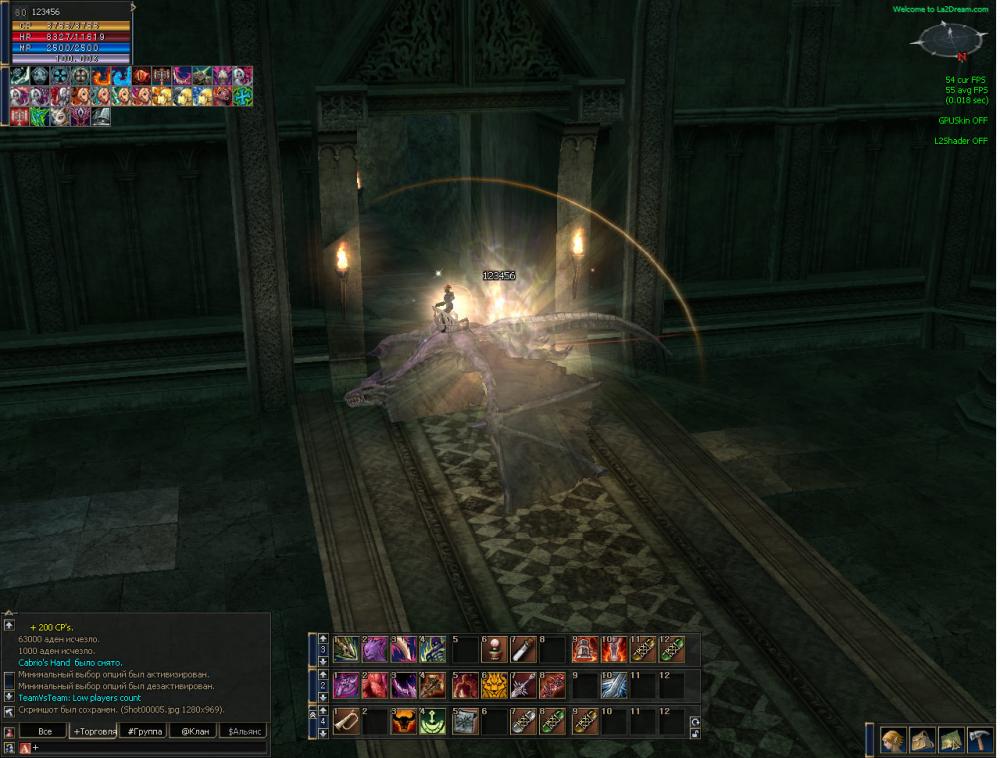Open the @Клан chat tab
This screenshot has width=1000, height=758.
[x=193, y=732]
